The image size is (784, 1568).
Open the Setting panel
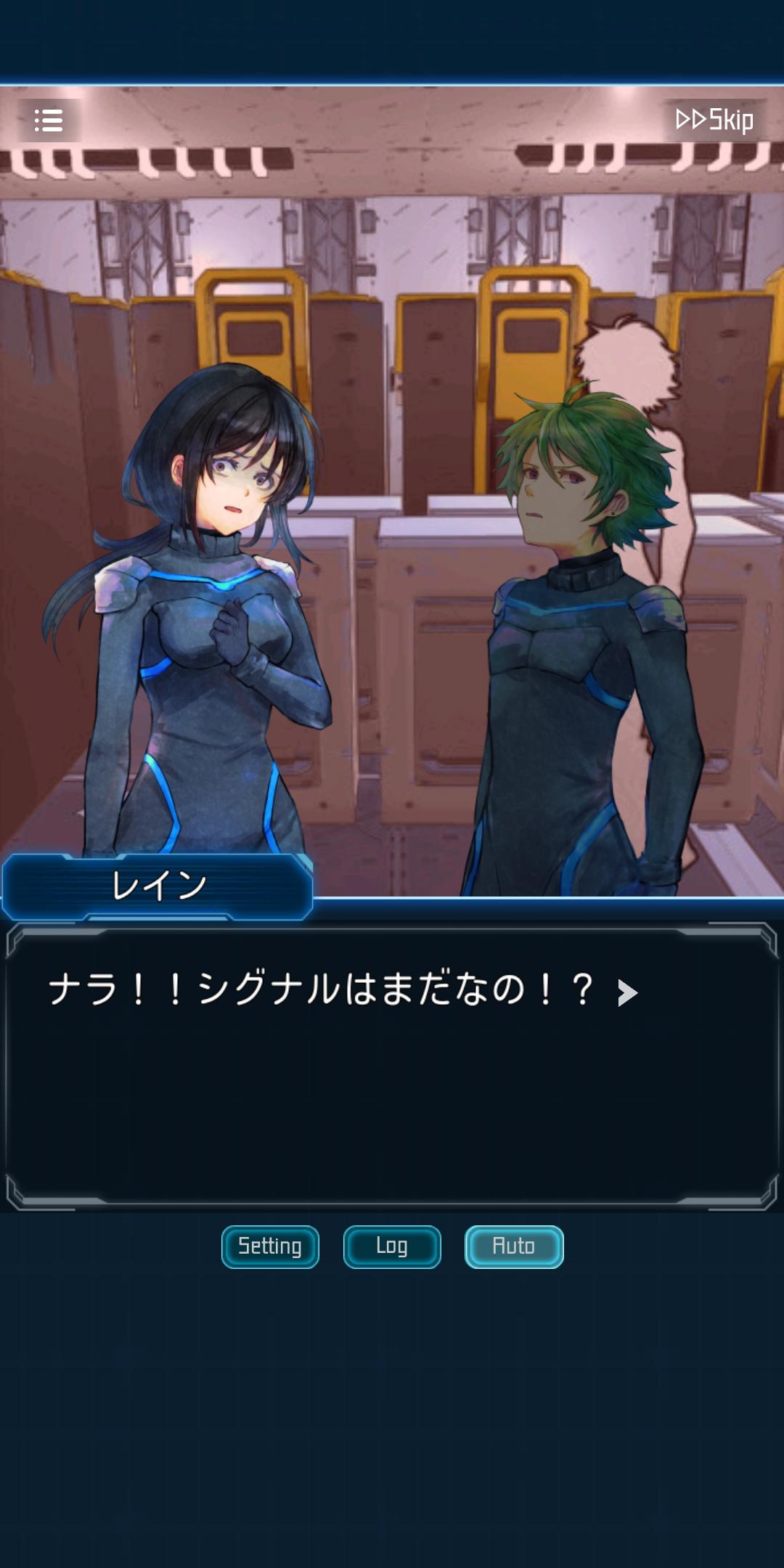tap(270, 1246)
